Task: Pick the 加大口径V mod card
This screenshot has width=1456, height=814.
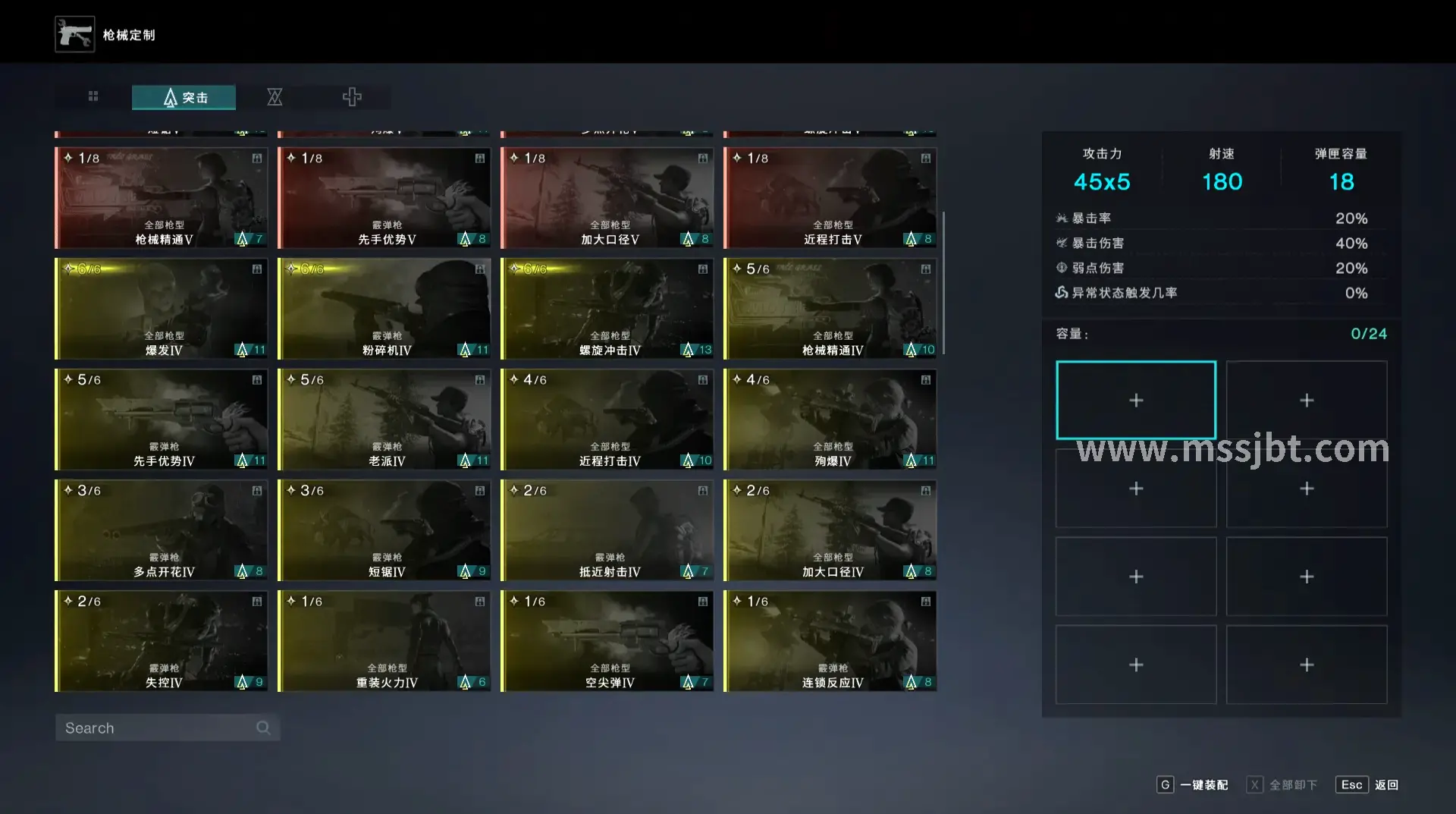Action: [607, 198]
